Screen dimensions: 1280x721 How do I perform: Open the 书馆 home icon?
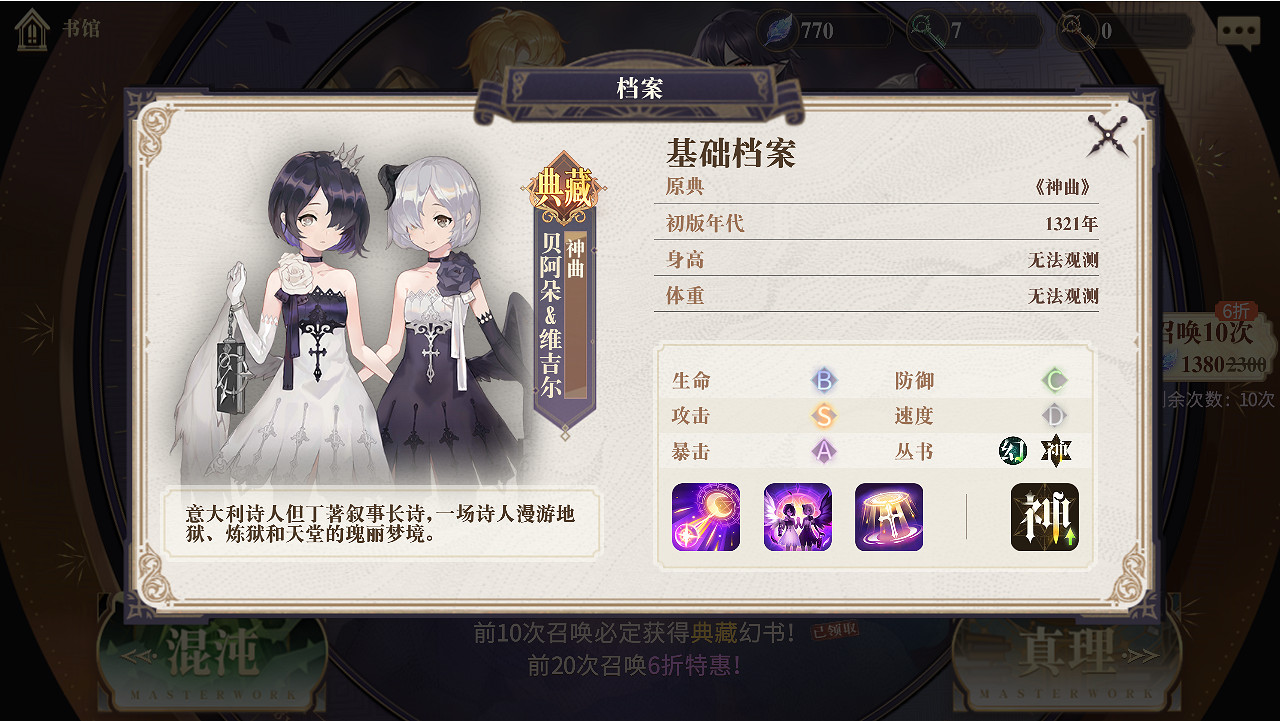[x=33, y=30]
